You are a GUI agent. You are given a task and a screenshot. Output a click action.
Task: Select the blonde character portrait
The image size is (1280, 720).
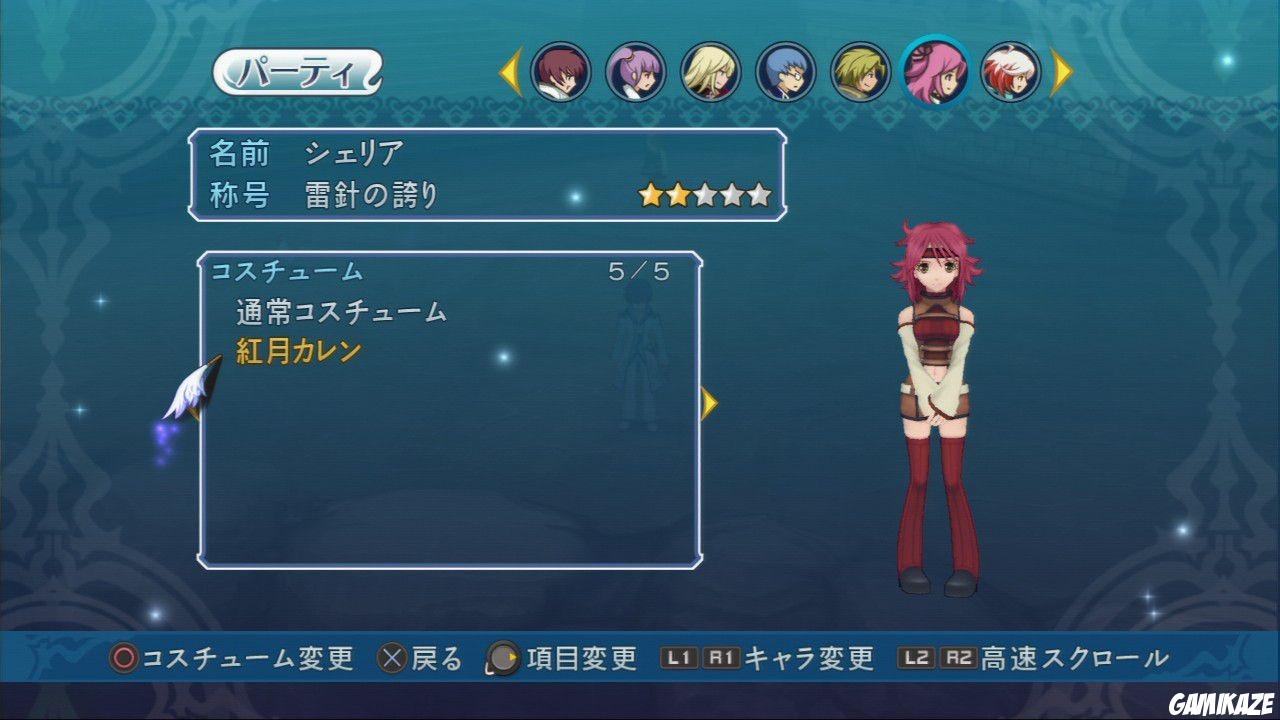711,72
